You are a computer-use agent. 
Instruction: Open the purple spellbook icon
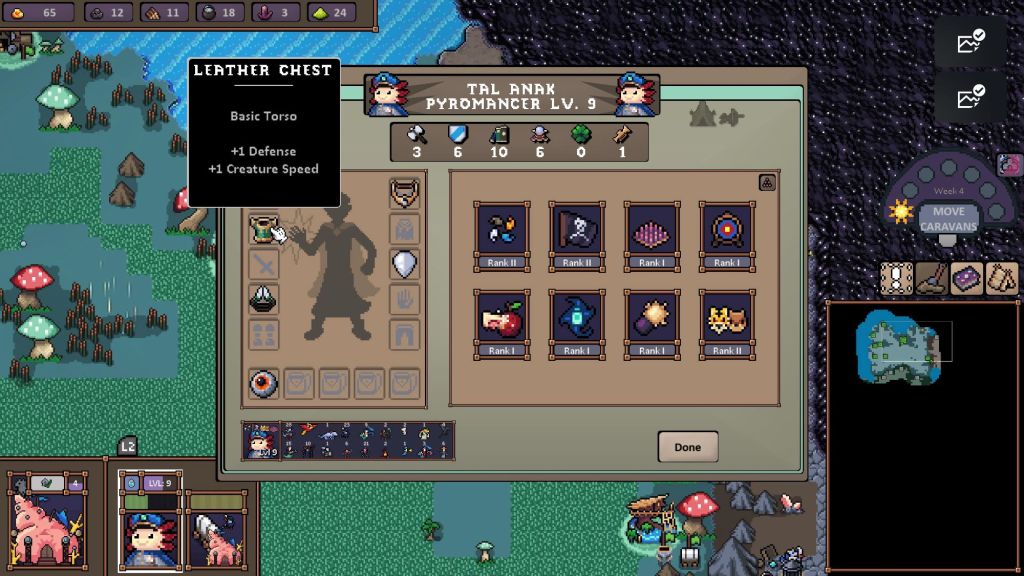coord(967,278)
